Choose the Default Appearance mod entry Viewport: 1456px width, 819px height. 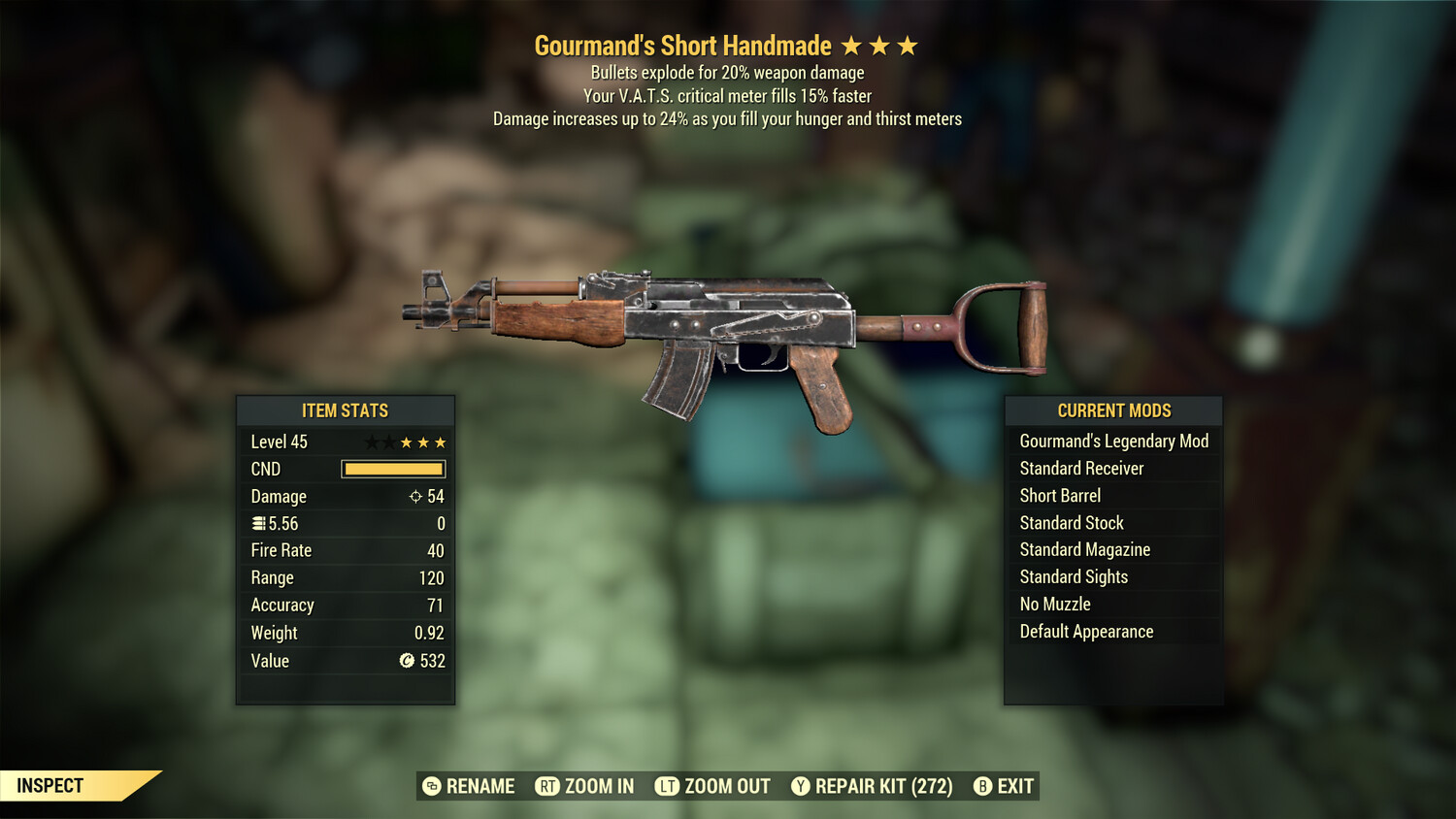click(x=1086, y=632)
